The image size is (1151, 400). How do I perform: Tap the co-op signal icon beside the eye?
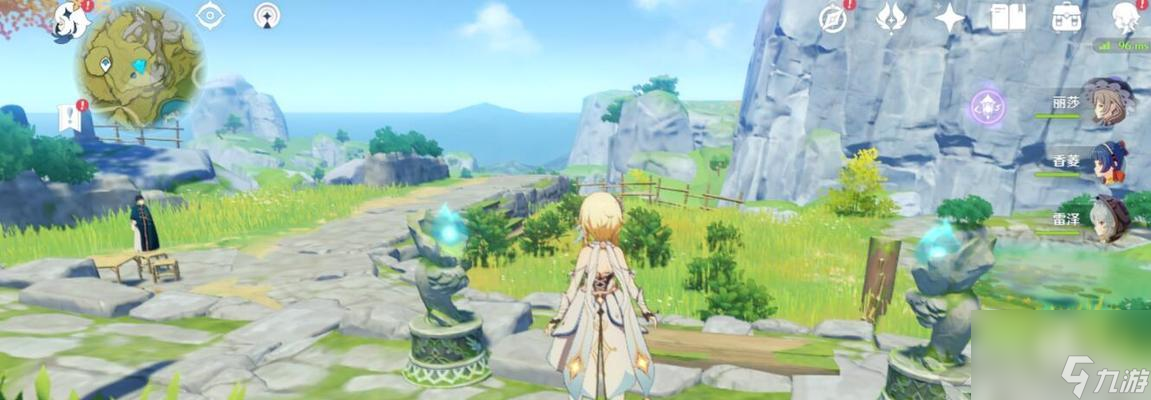coord(267,15)
